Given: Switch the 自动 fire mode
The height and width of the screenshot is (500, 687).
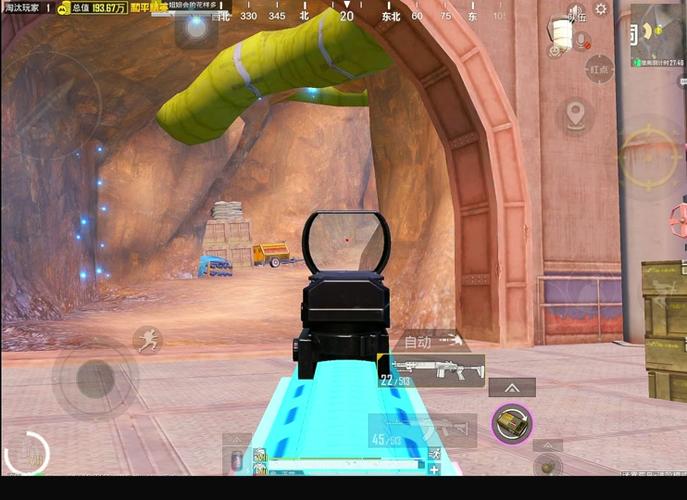Looking at the screenshot, I should (x=420, y=341).
